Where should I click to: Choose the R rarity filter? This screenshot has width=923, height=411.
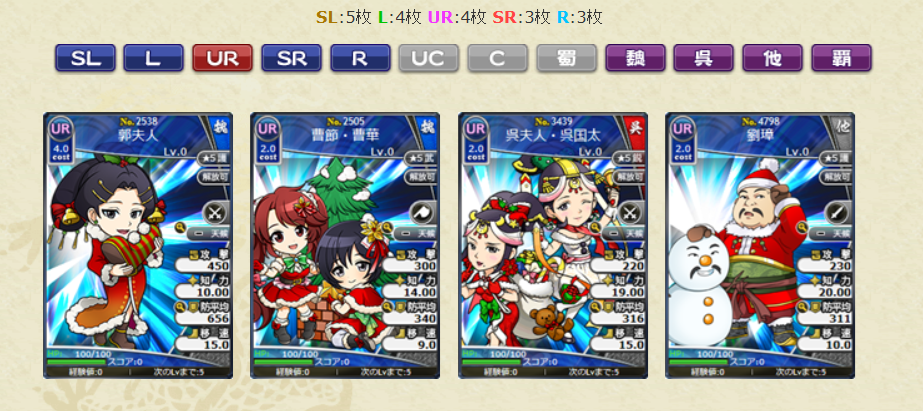click(x=360, y=58)
